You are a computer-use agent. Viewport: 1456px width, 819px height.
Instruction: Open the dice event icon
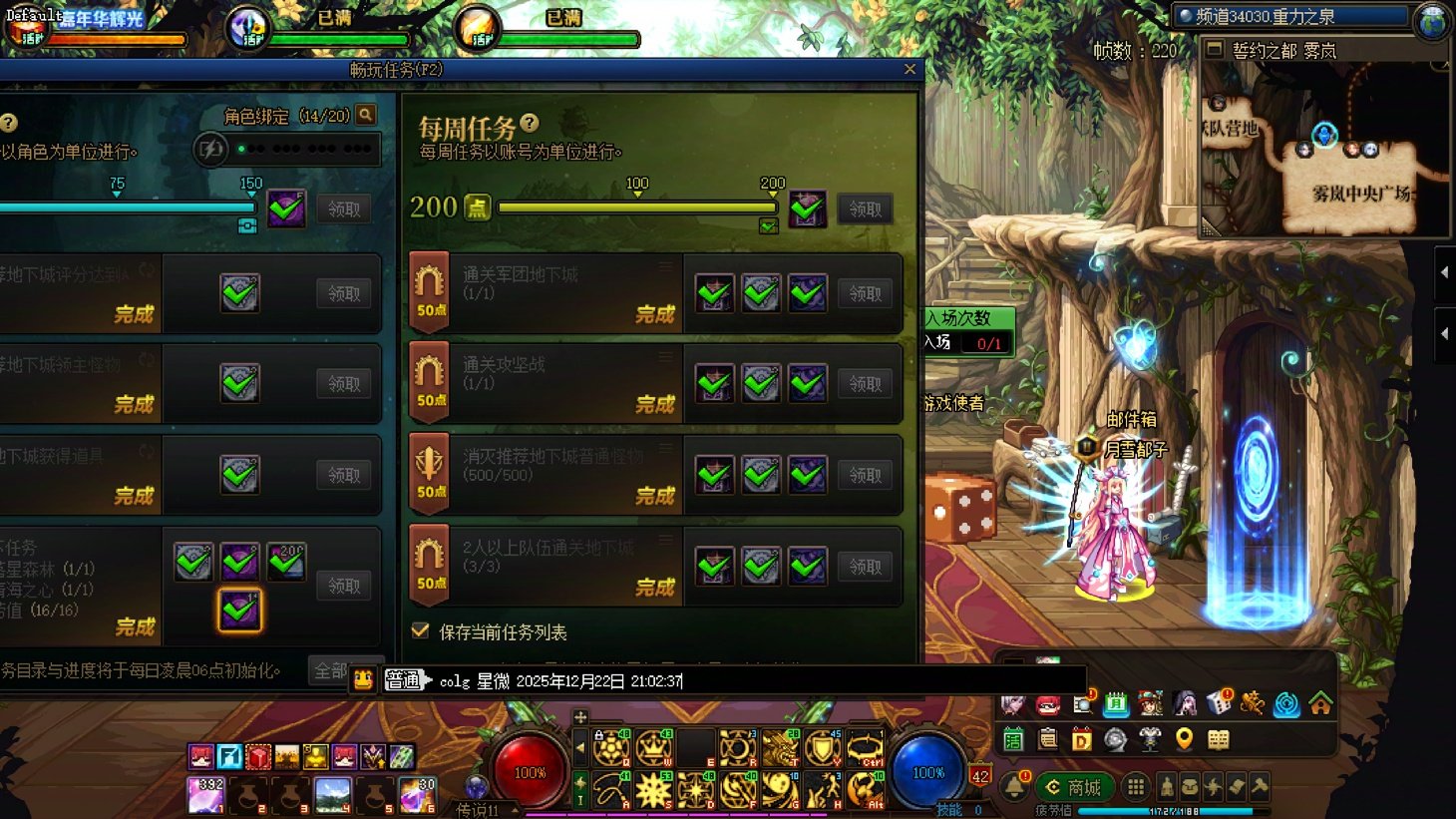click(x=1219, y=703)
